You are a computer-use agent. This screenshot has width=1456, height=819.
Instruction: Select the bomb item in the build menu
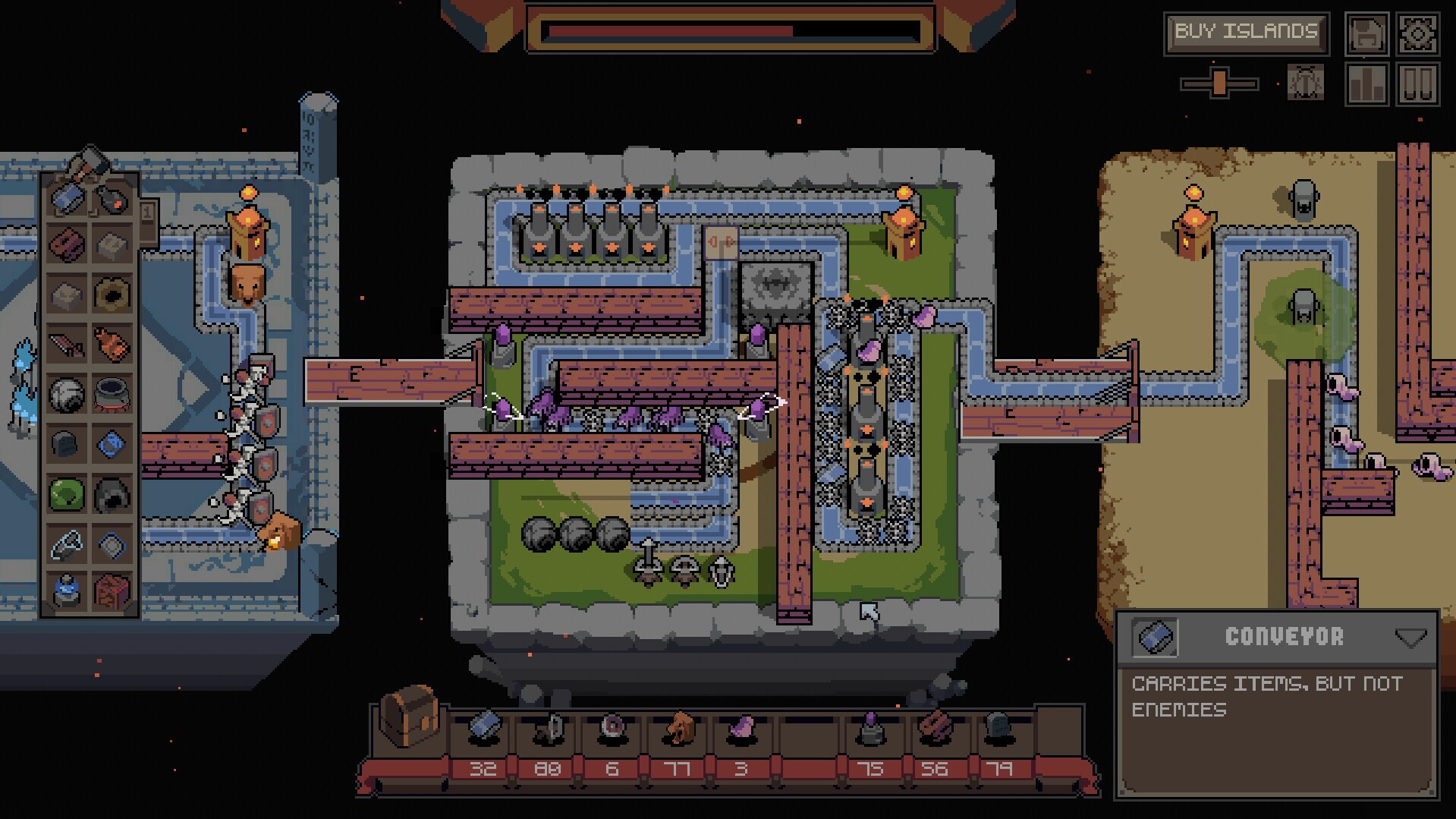(x=112, y=200)
